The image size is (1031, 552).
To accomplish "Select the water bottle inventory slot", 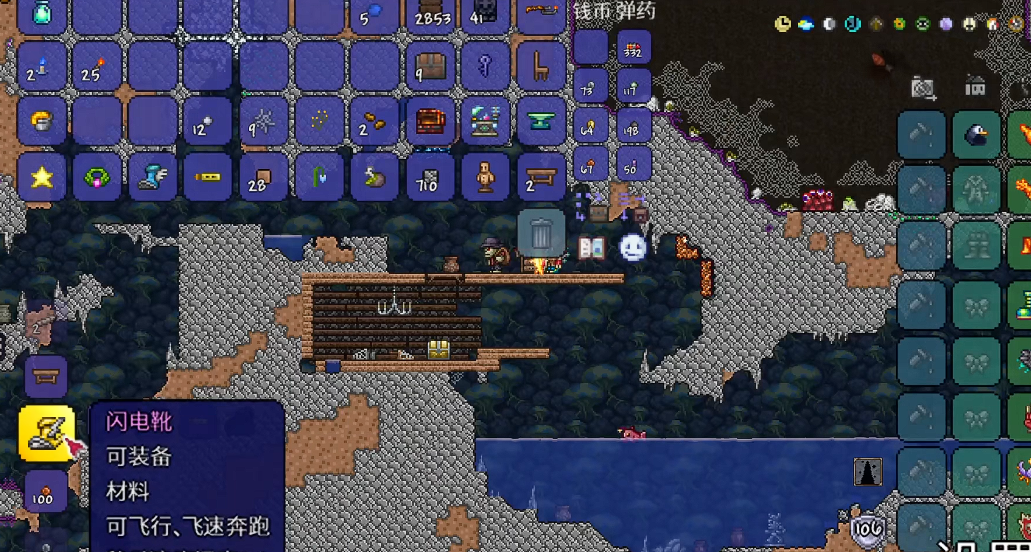I will [42, 13].
